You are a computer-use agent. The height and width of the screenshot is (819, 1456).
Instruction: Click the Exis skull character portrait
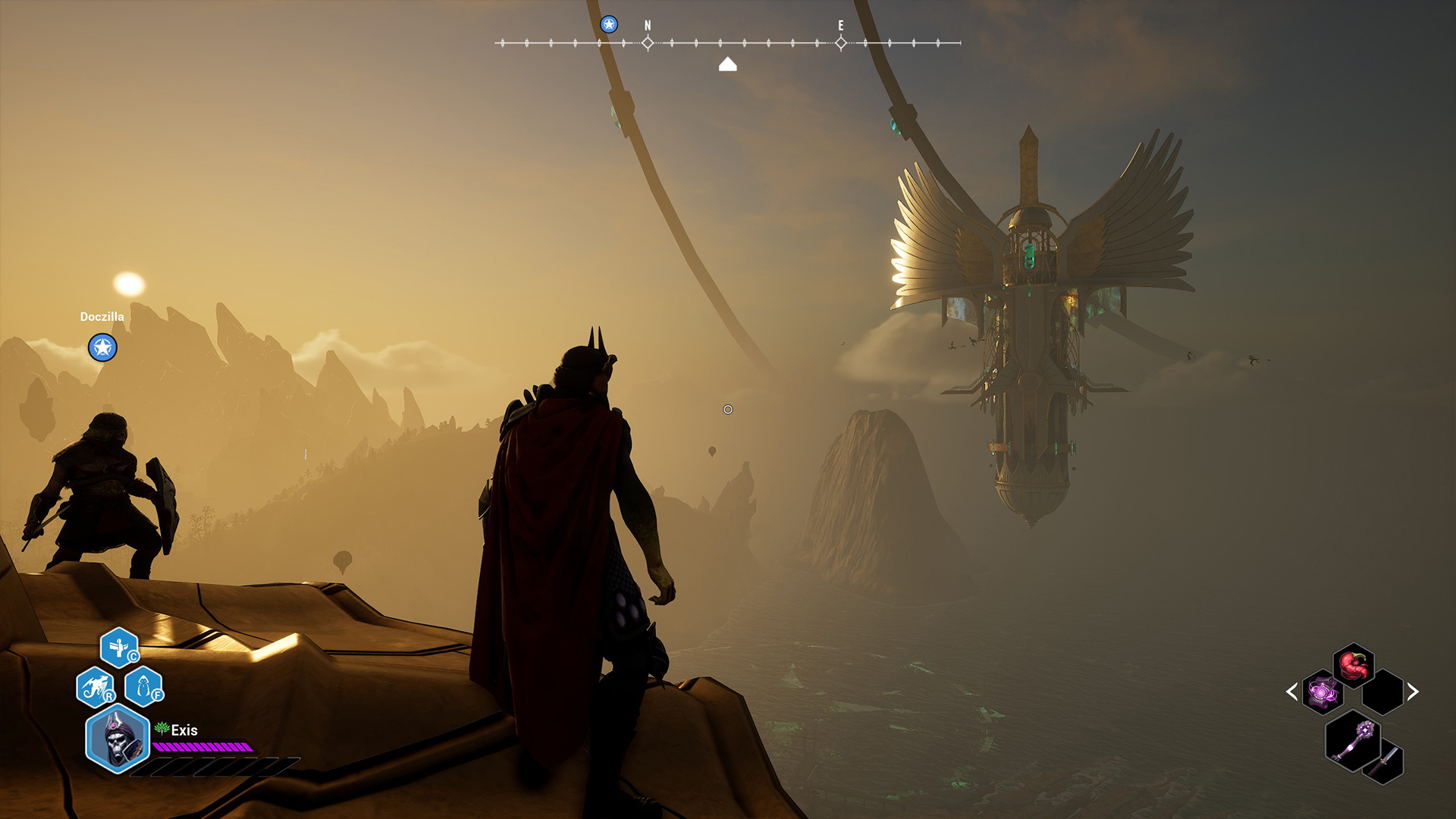coord(117,739)
